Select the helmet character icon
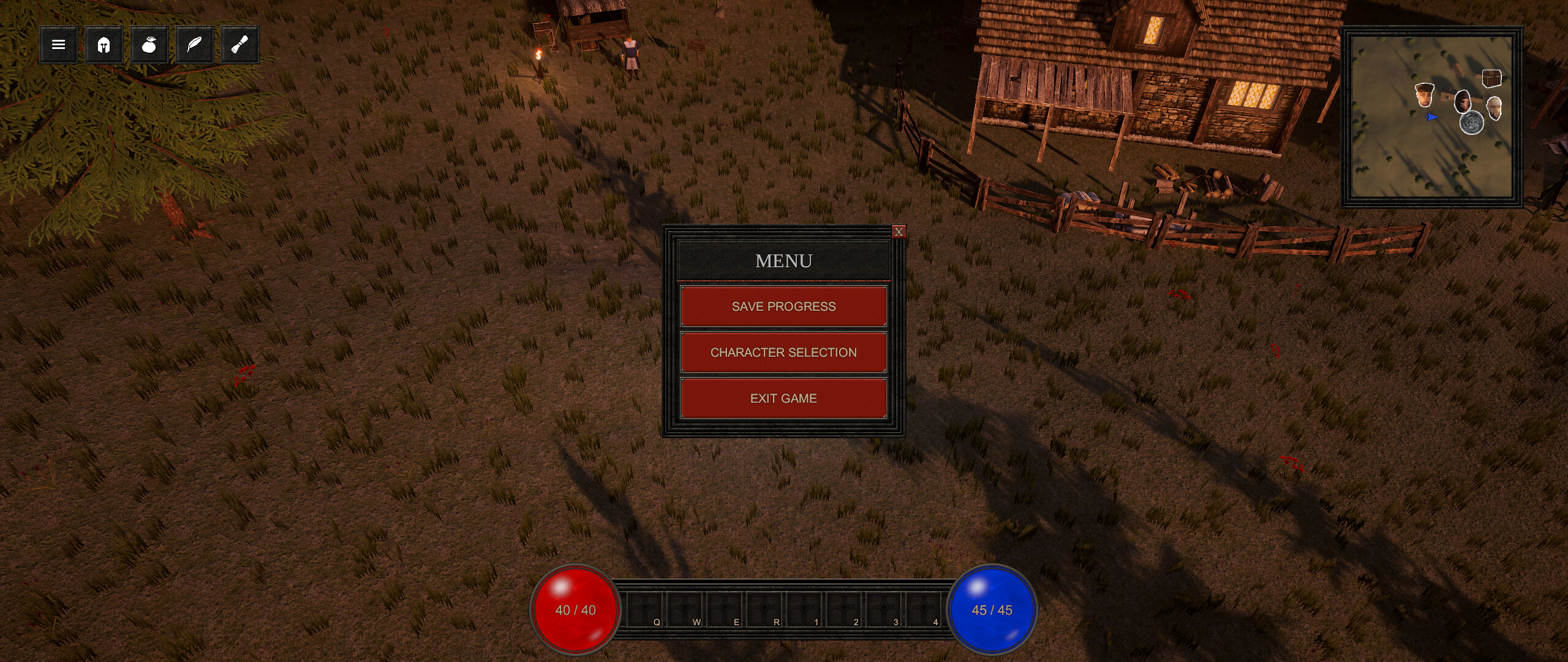Image resolution: width=1568 pixels, height=662 pixels. (x=104, y=44)
